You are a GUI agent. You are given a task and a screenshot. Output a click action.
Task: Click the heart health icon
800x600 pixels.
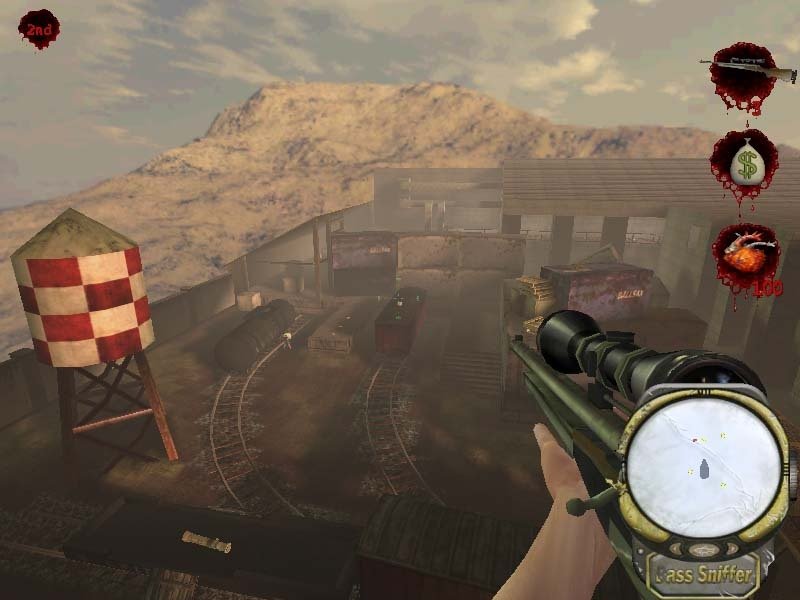[745, 258]
